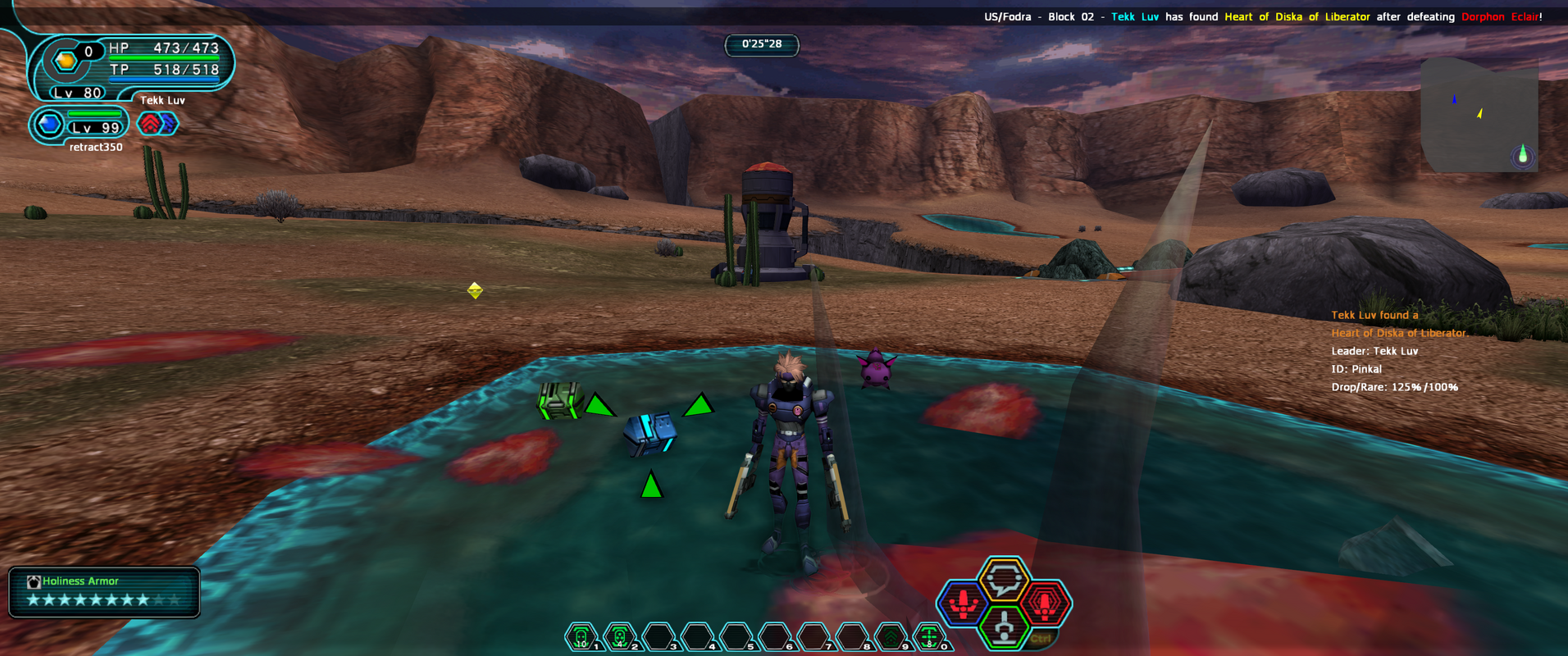
Task: Trigger the red-bordered heavy attack hexagon
Action: coord(1045,604)
